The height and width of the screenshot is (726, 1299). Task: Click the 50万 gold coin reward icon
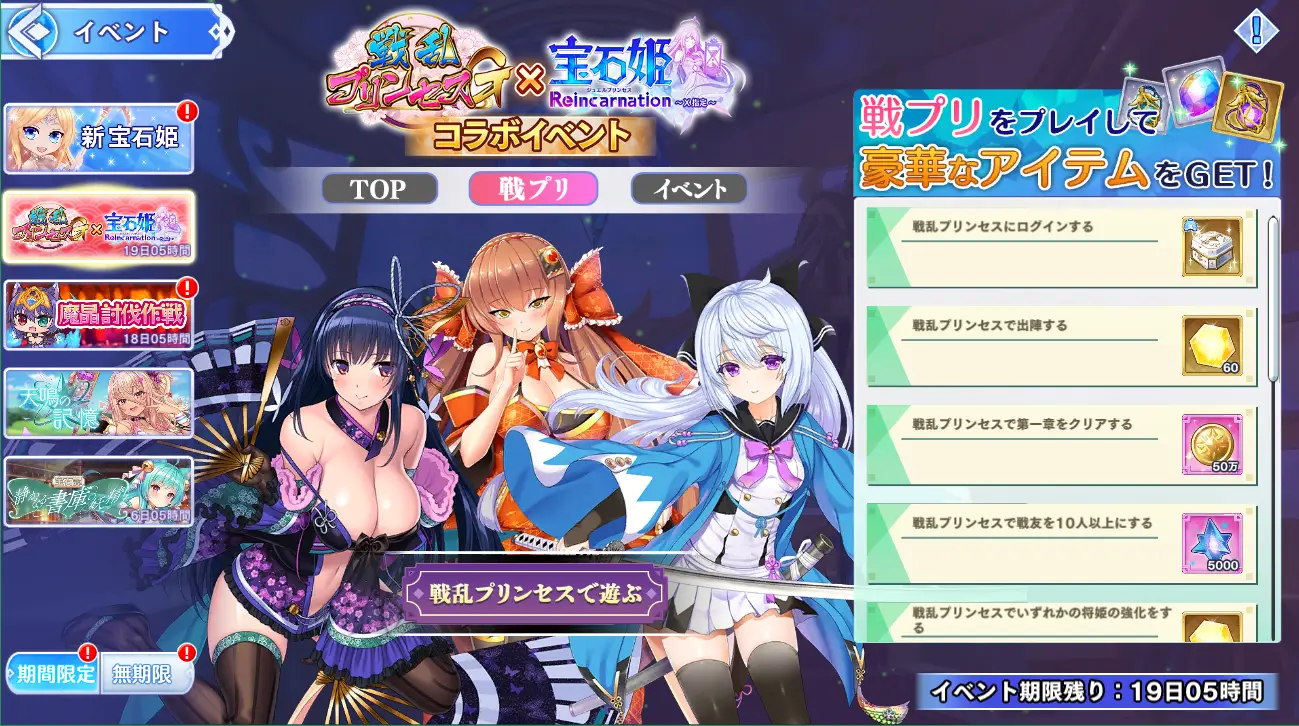[x=1212, y=444]
